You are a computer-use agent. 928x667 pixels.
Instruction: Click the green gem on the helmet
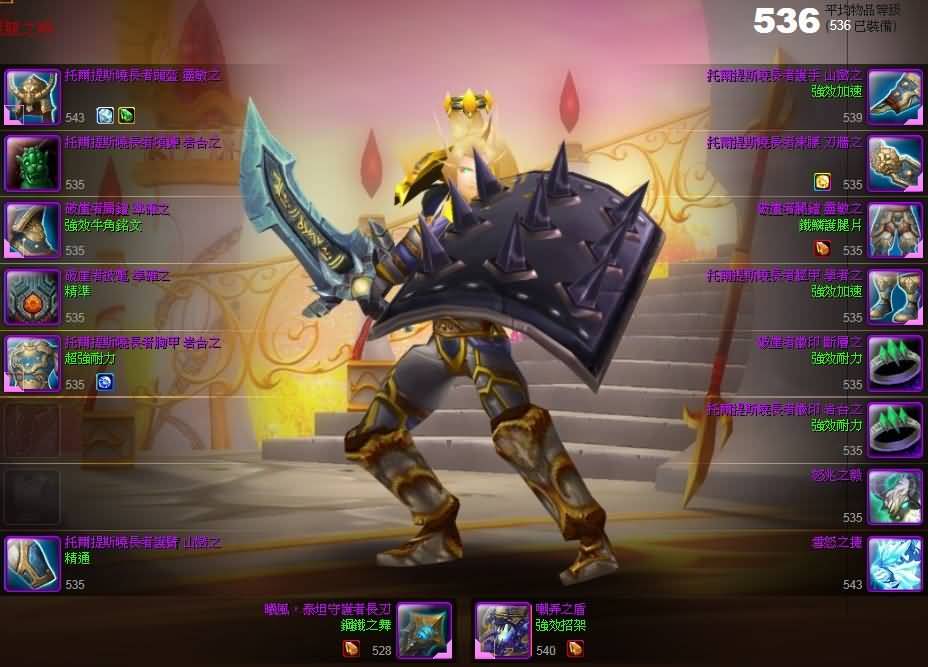pos(126,116)
